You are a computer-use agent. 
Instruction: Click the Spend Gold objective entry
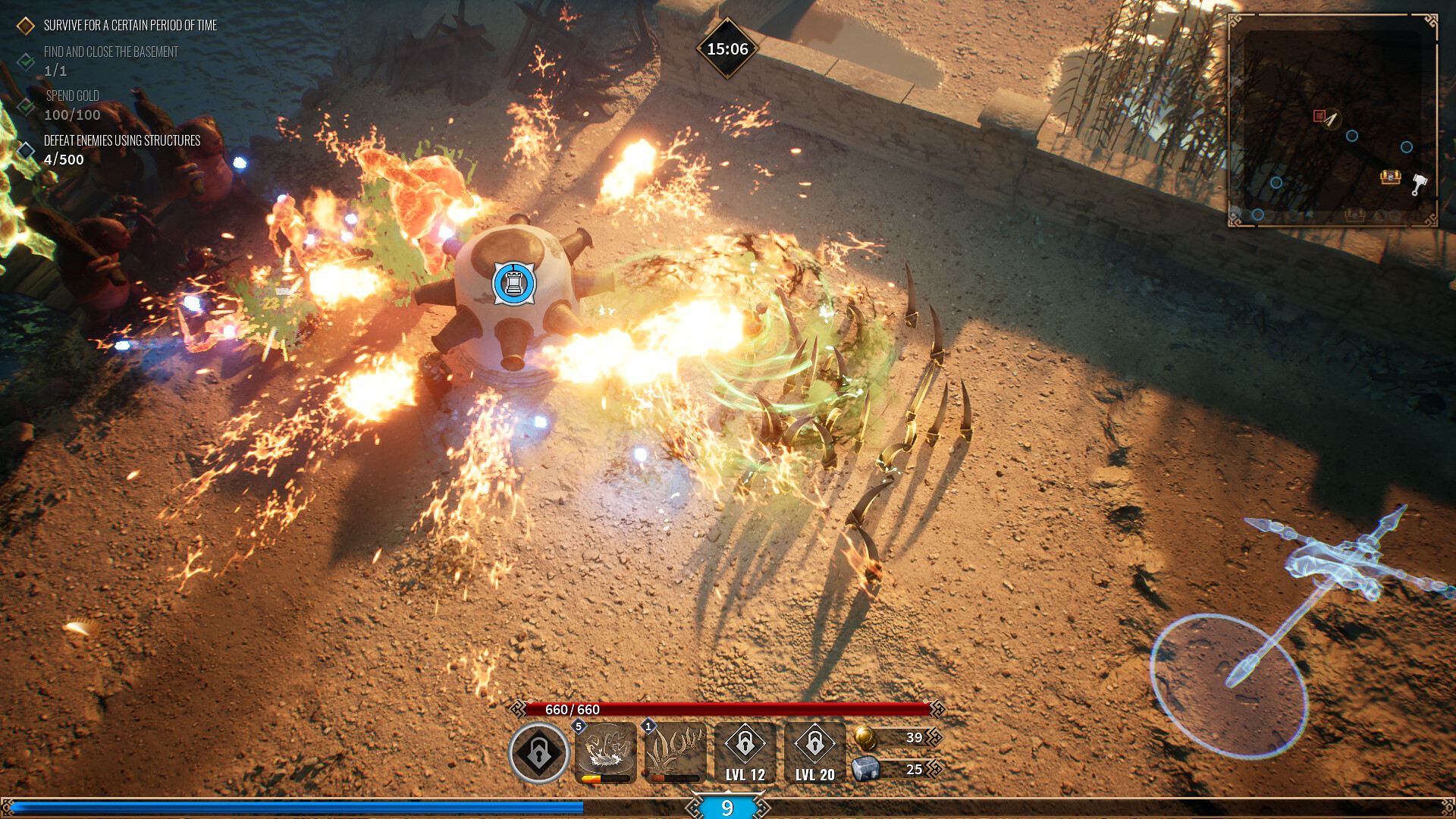[x=72, y=96]
